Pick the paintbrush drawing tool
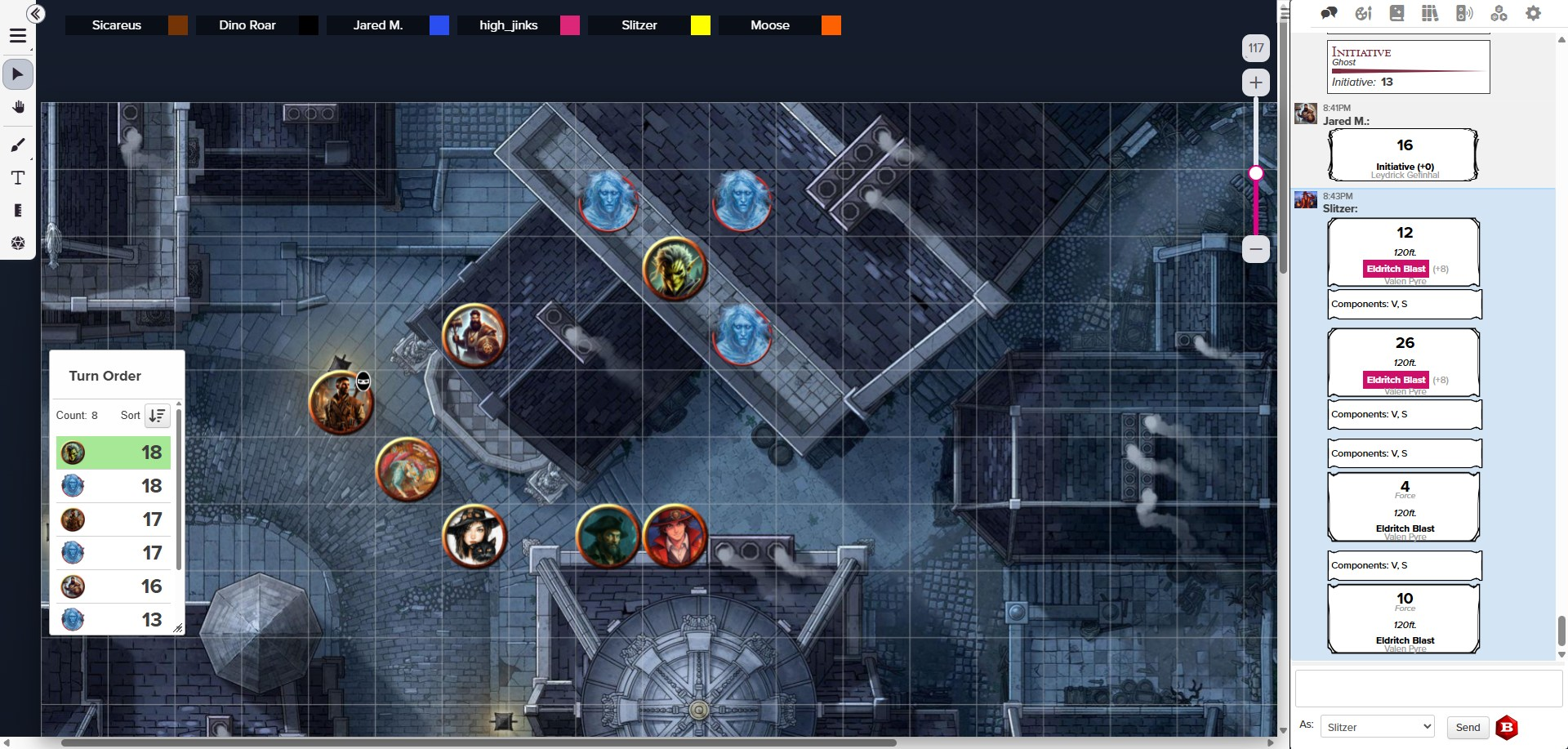 tap(18, 145)
